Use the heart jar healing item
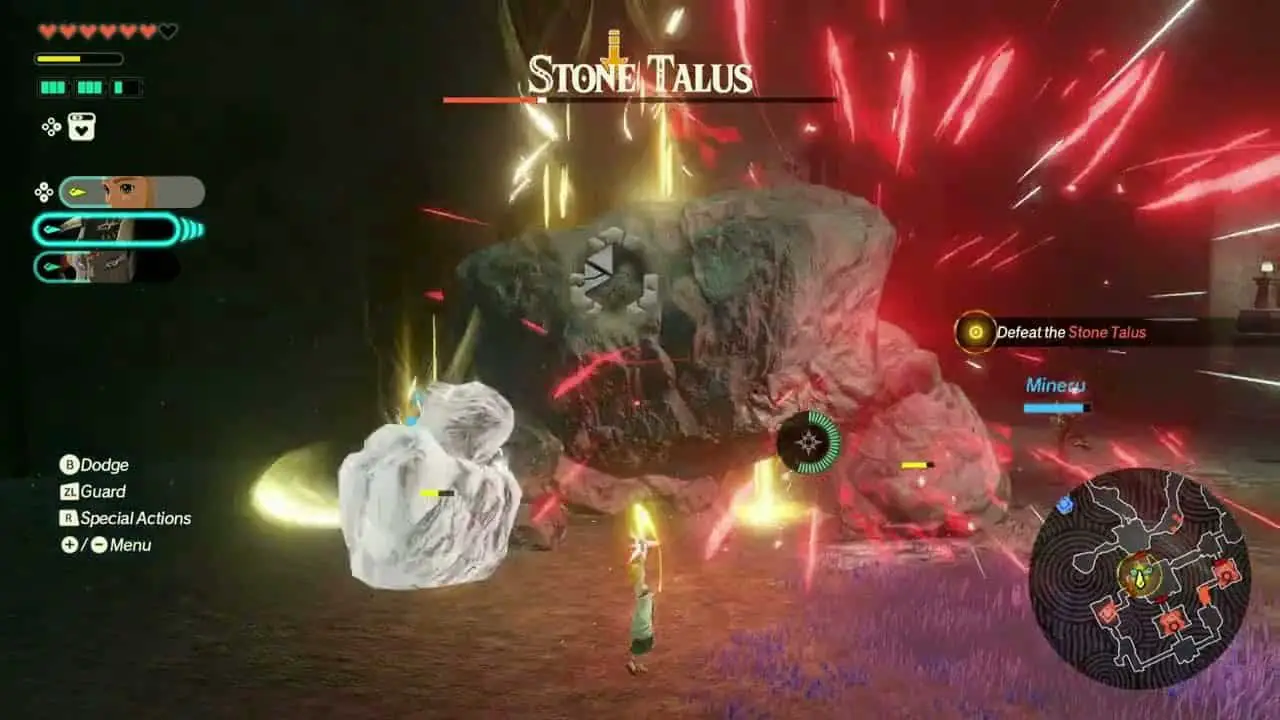 82,127
